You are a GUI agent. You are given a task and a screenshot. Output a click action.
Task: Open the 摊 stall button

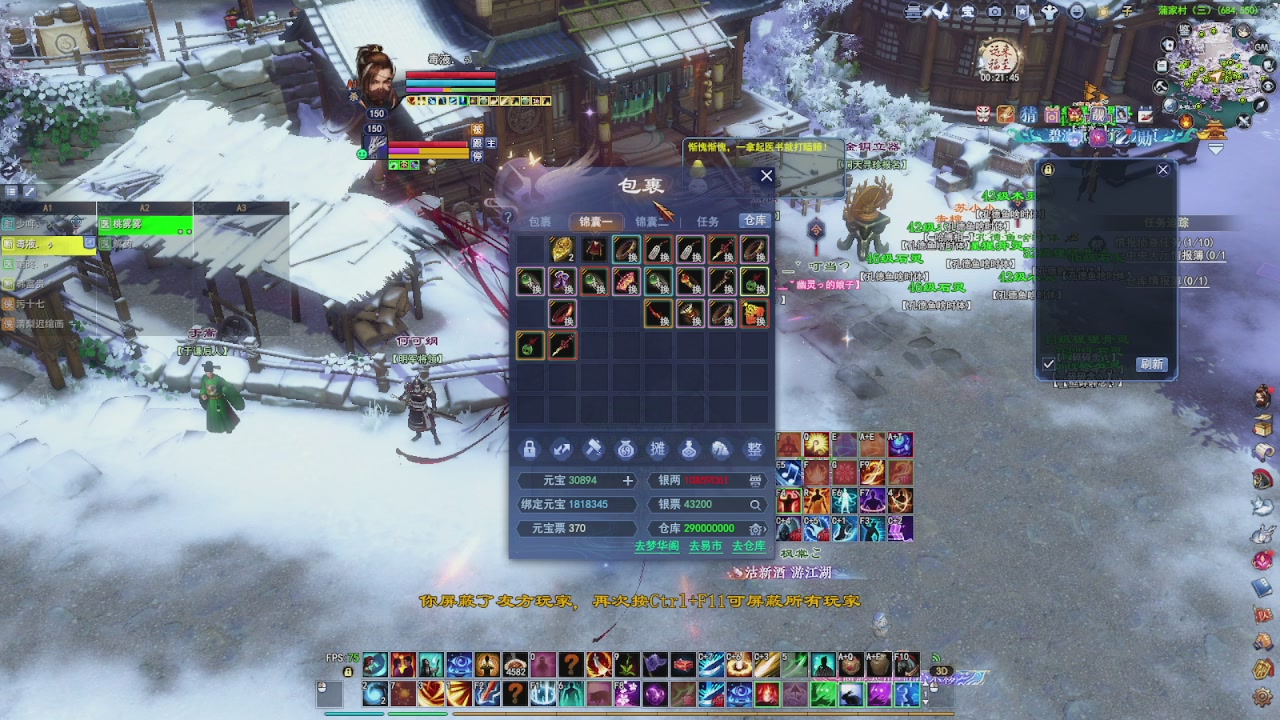pos(658,450)
